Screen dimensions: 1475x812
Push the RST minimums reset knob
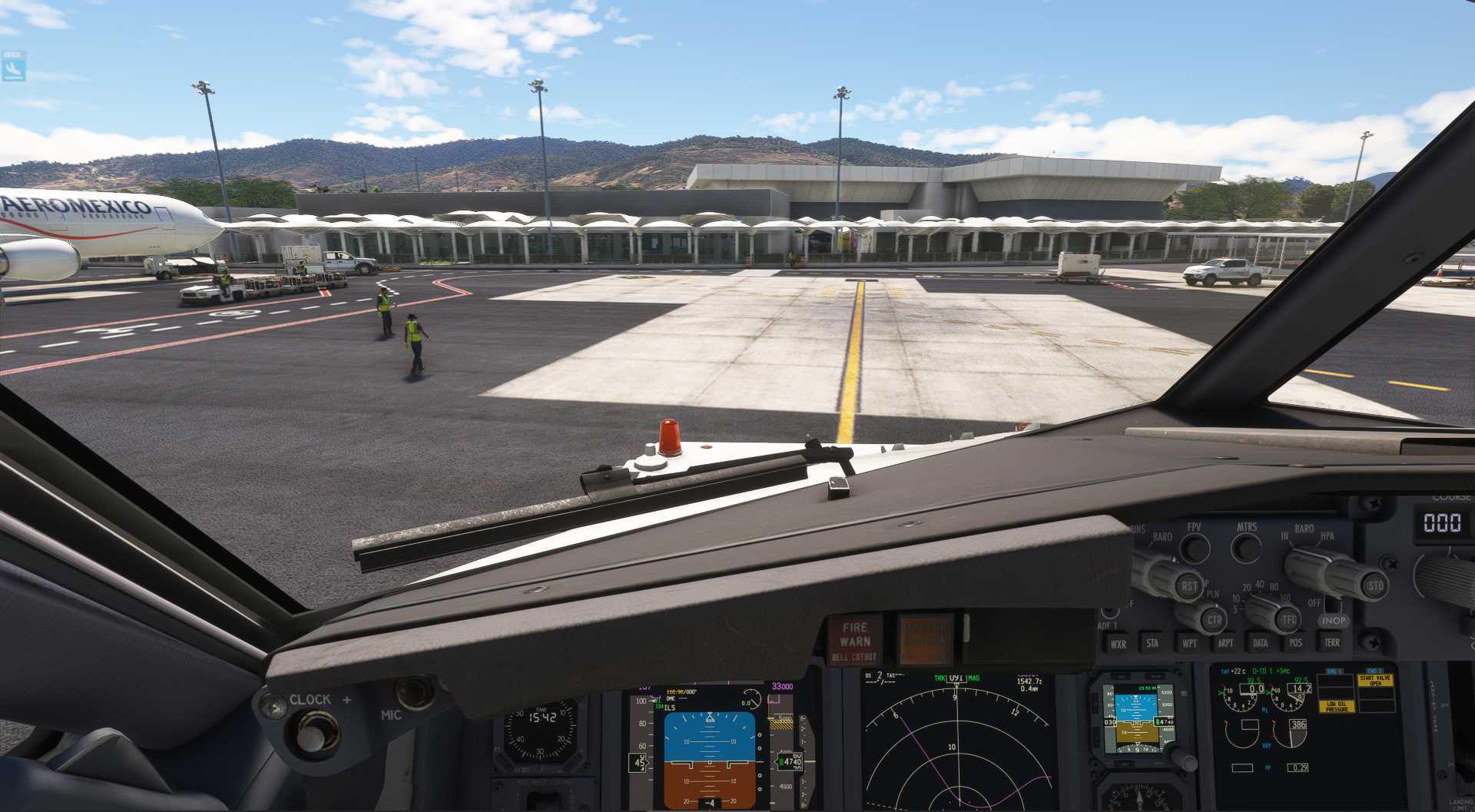pos(1188,586)
